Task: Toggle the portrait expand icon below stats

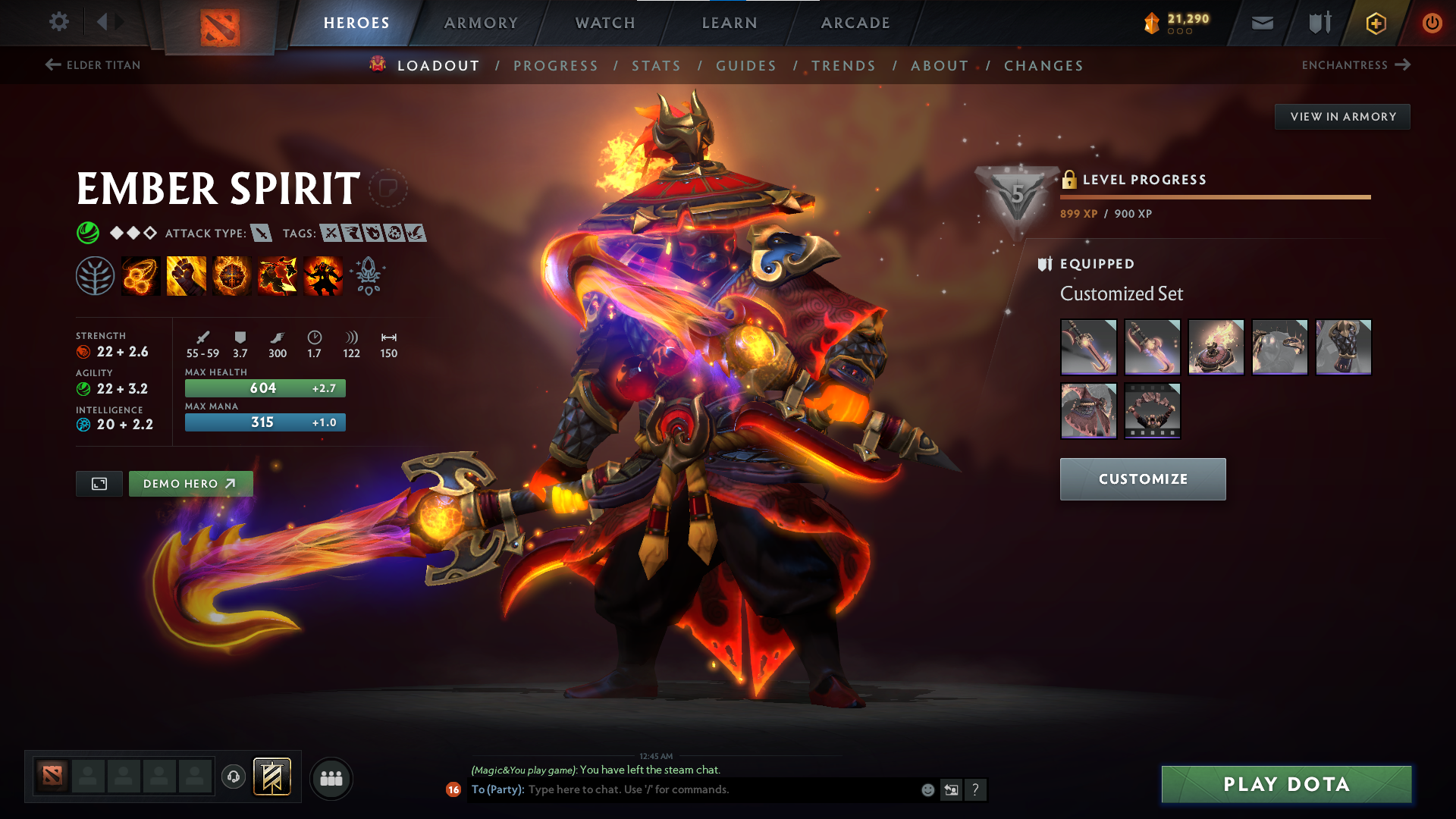Action: (x=99, y=483)
